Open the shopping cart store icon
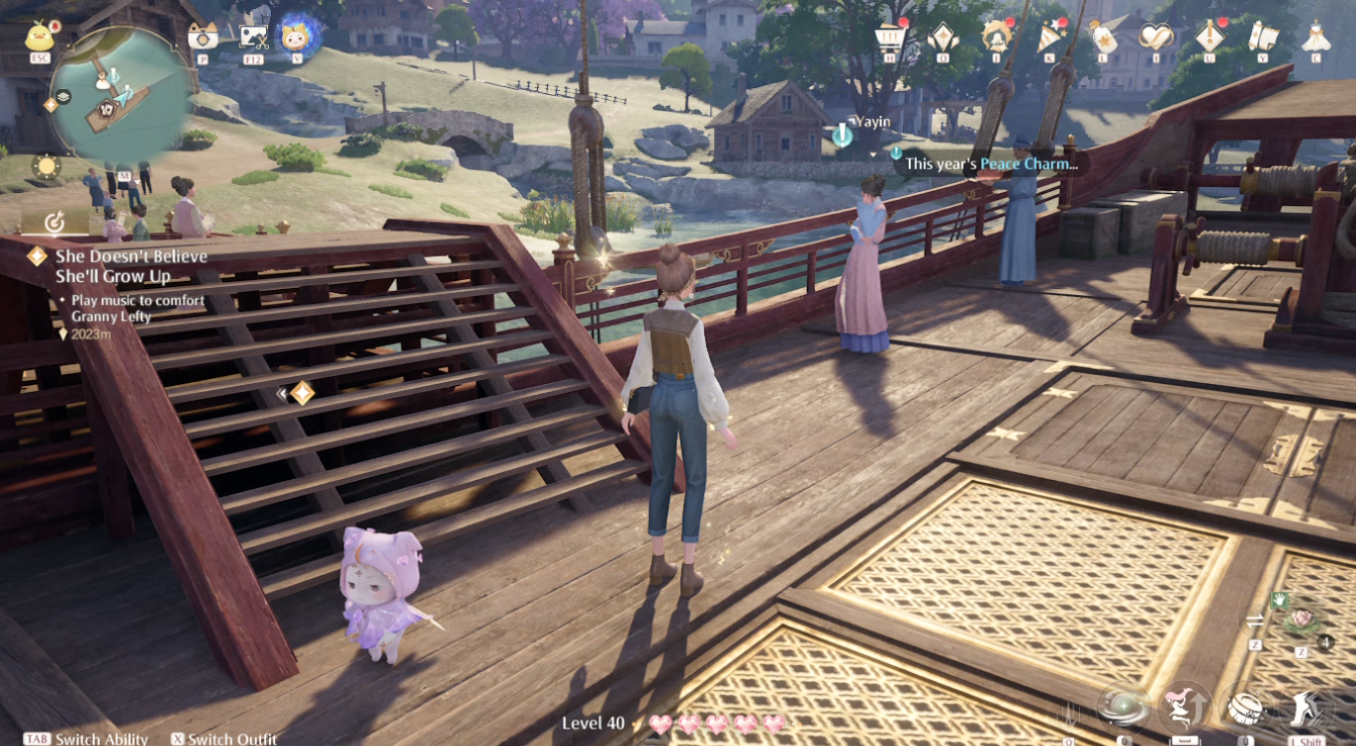The height and width of the screenshot is (746, 1356). (x=889, y=37)
